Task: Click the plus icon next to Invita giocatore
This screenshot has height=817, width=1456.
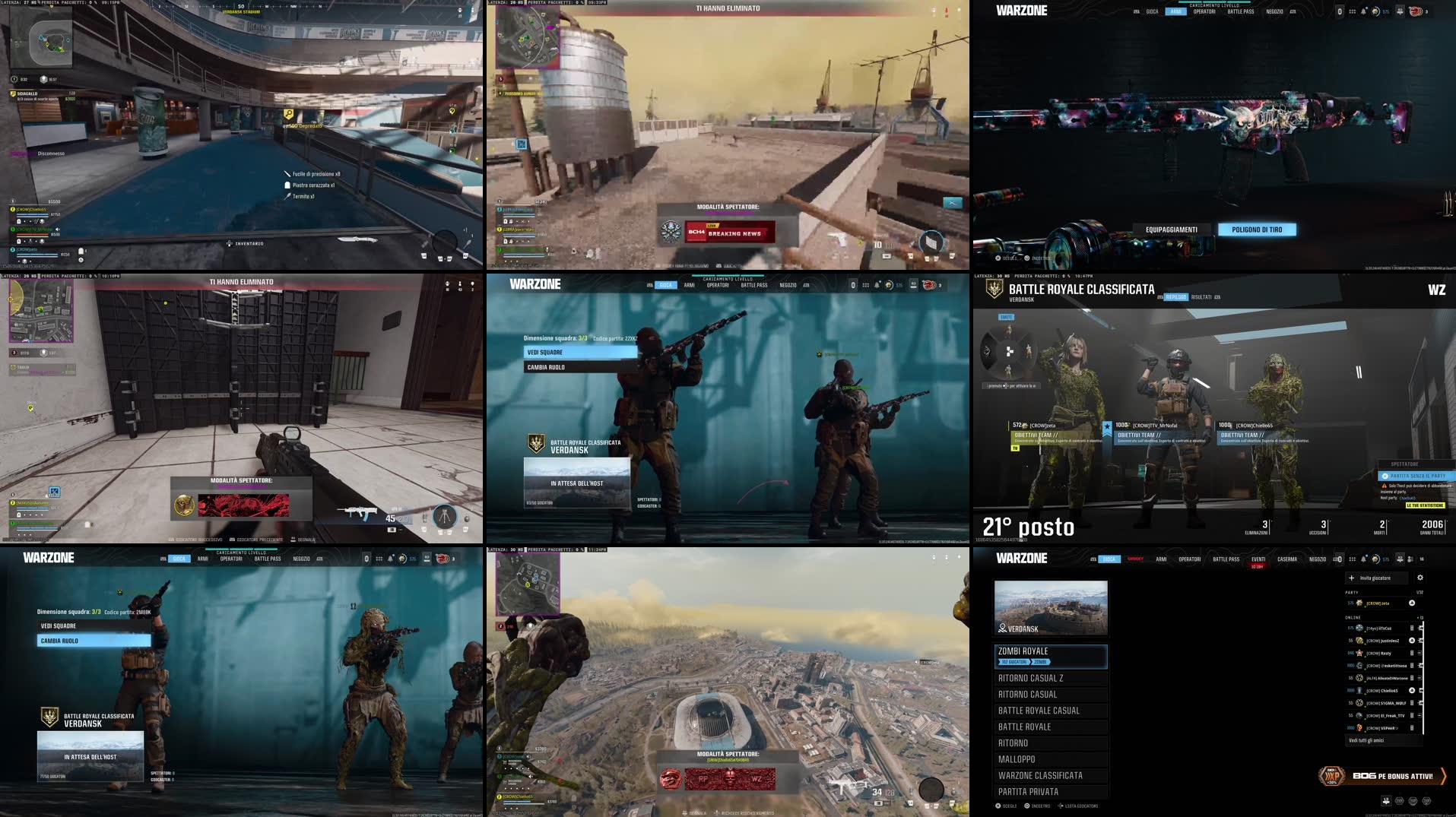Action: (x=1350, y=578)
